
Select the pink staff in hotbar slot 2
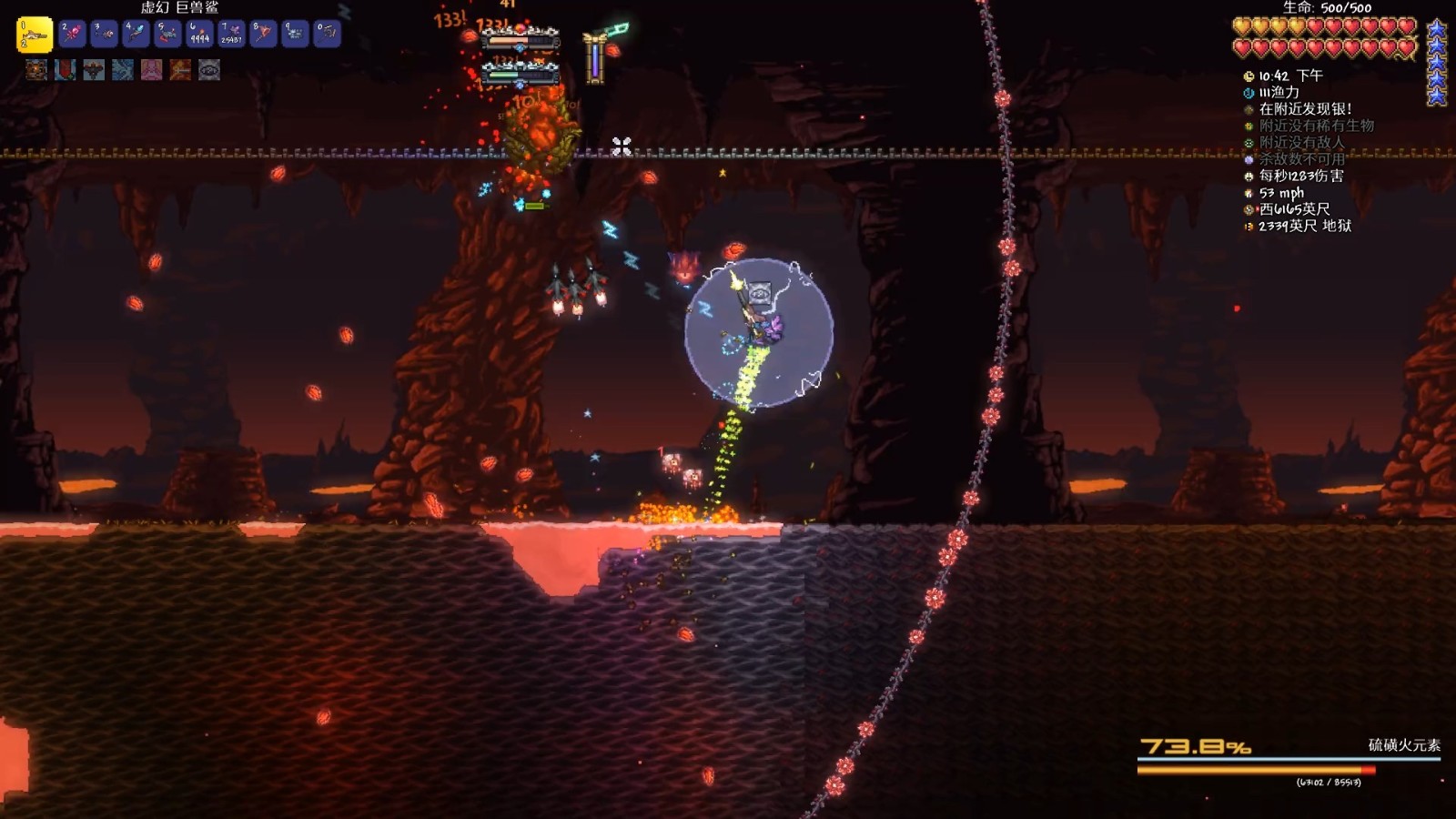coord(72,35)
